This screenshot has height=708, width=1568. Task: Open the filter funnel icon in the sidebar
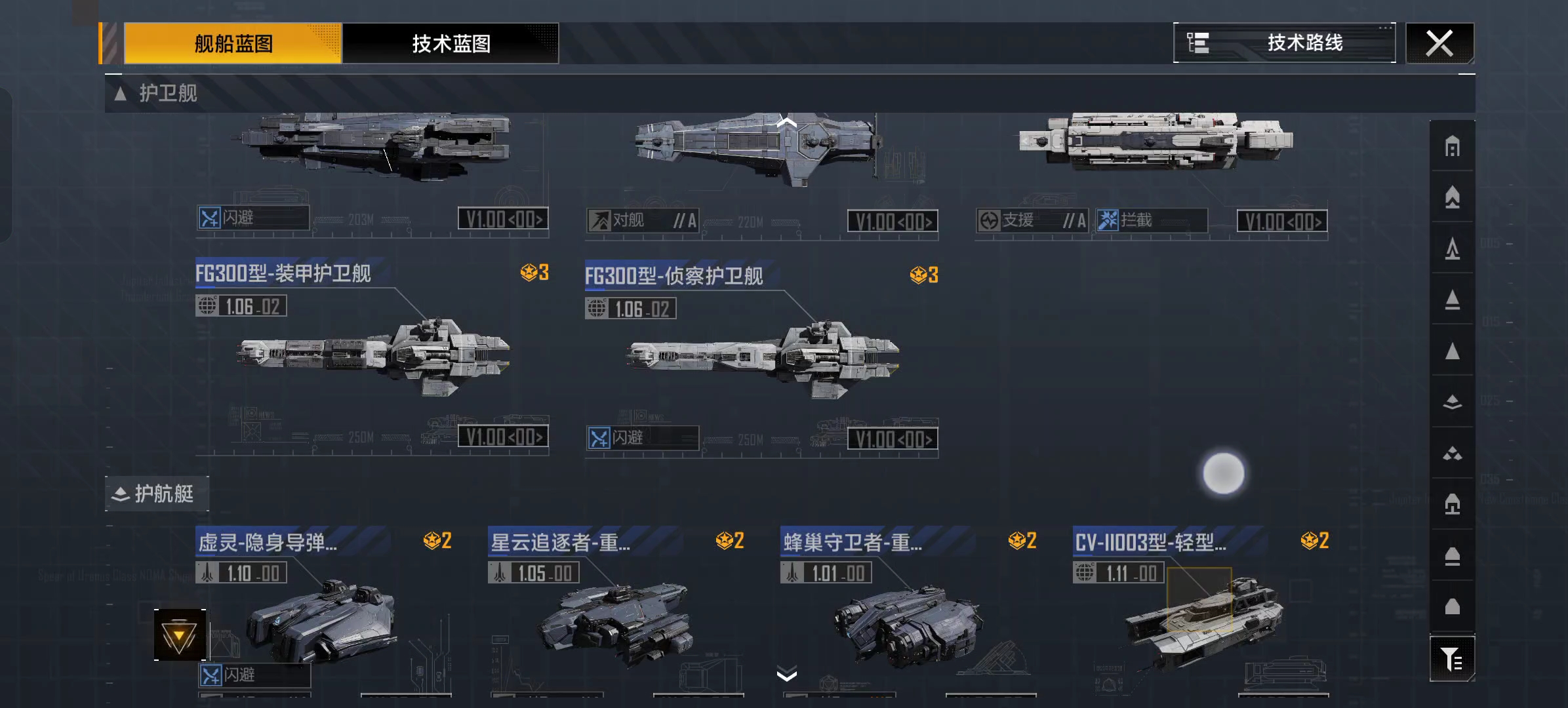tap(1452, 659)
